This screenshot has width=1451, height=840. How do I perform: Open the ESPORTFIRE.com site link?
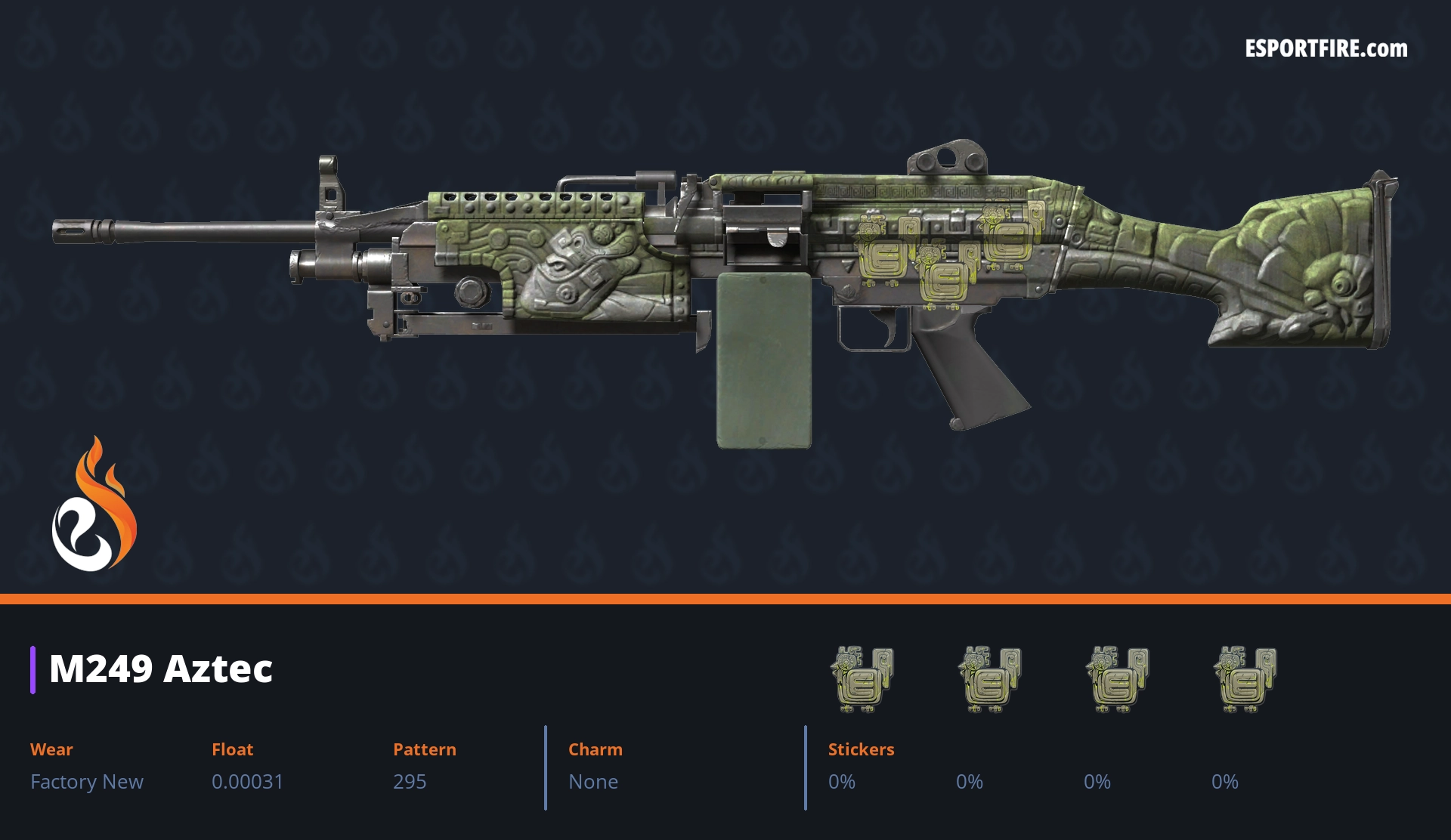coord(1326,49)
